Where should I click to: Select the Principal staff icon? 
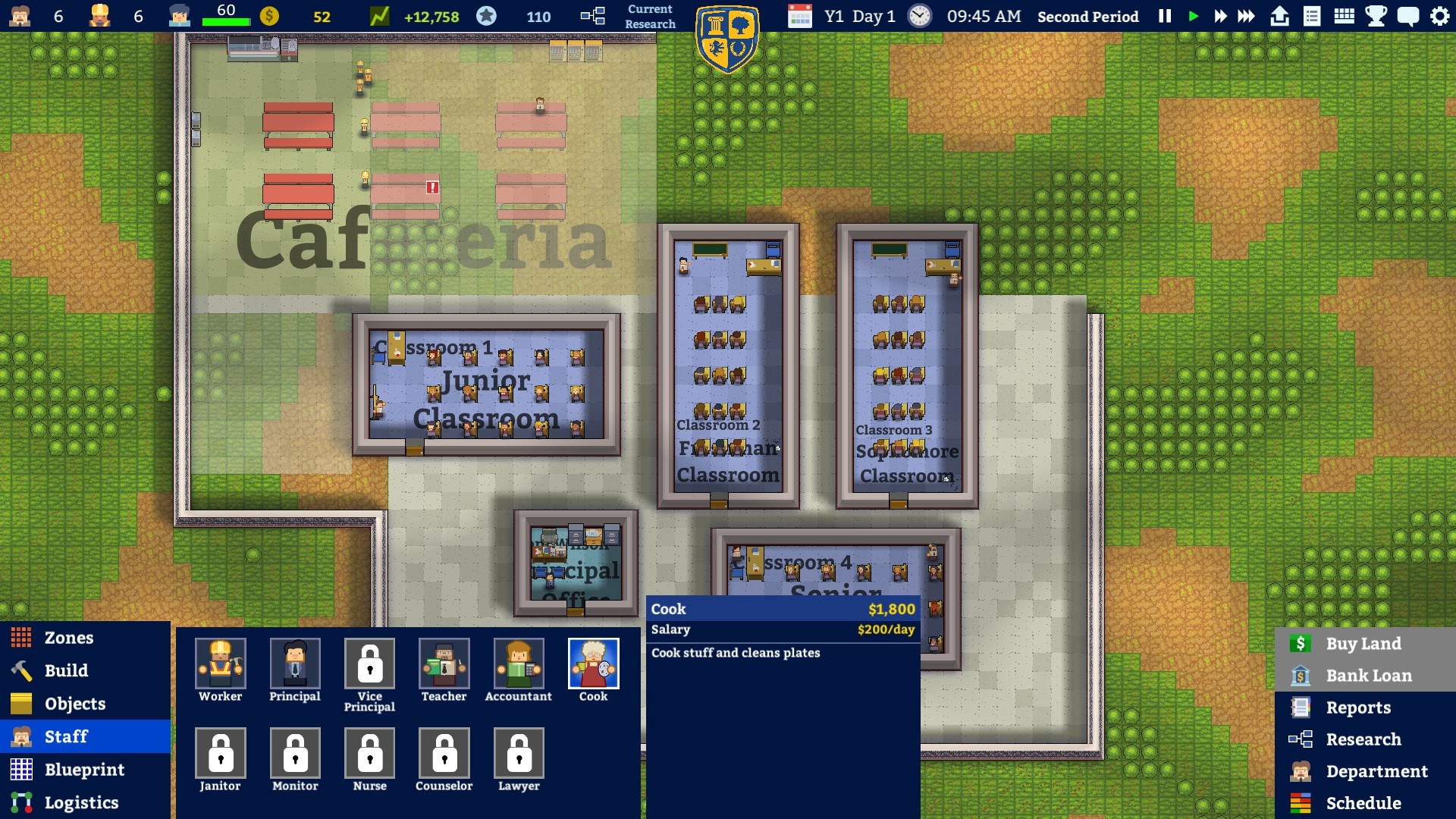click(295, 664)
